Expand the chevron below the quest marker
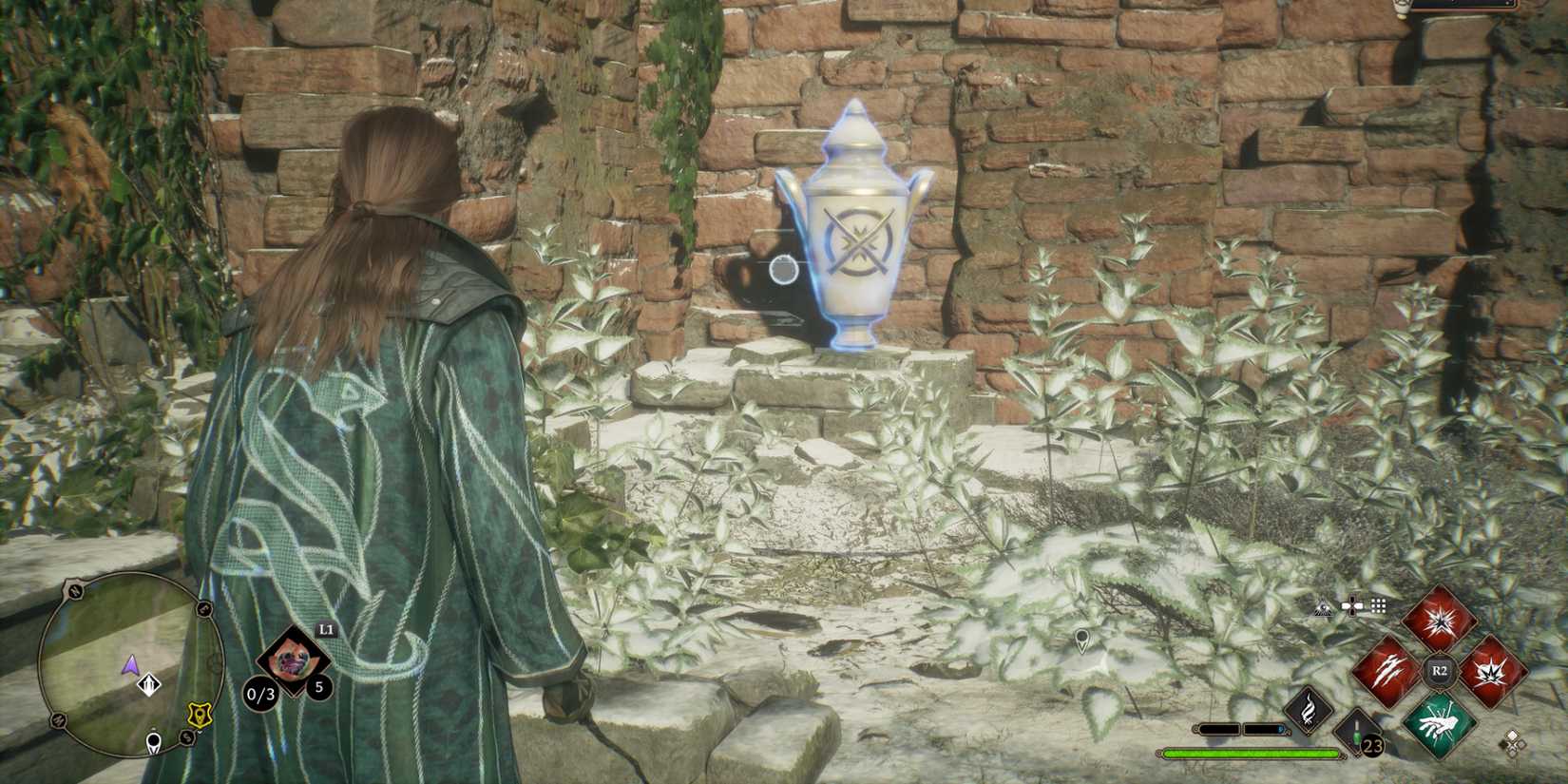 (199, 731)
